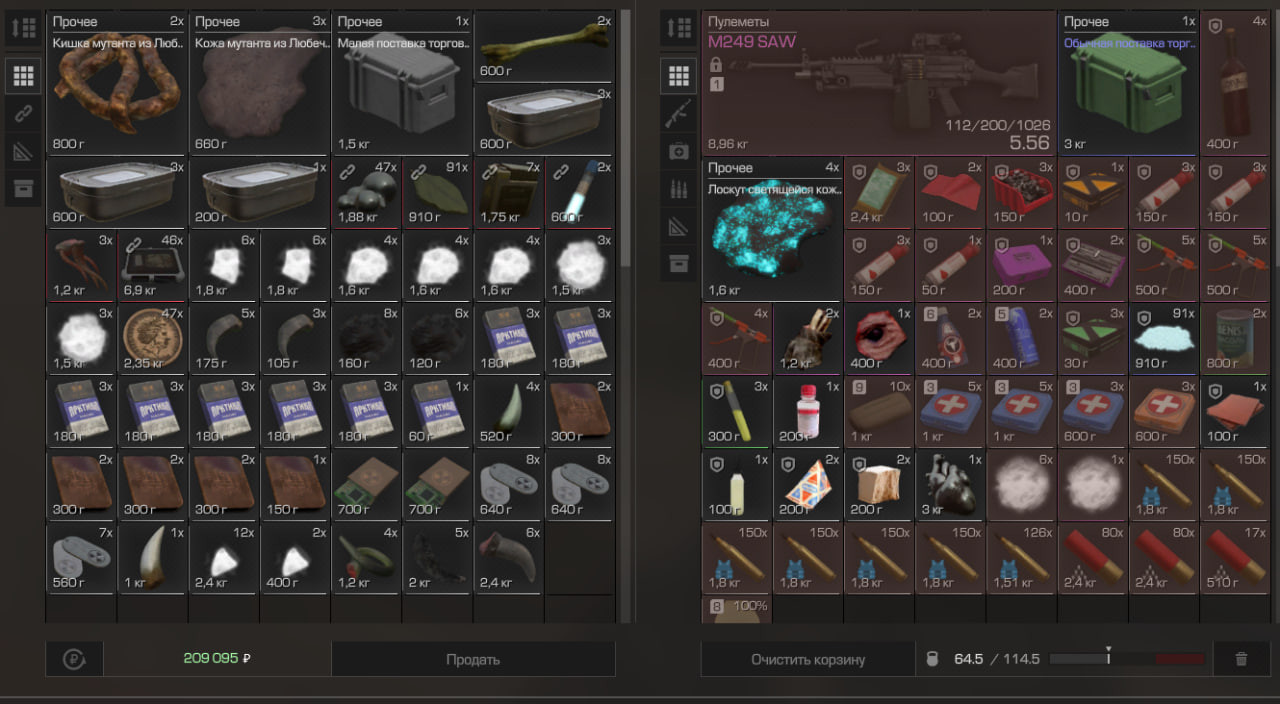Viewport: 1280px width, 704px height.
Task: Show linked items filter in left panel
Action: [x=24, y=113]
